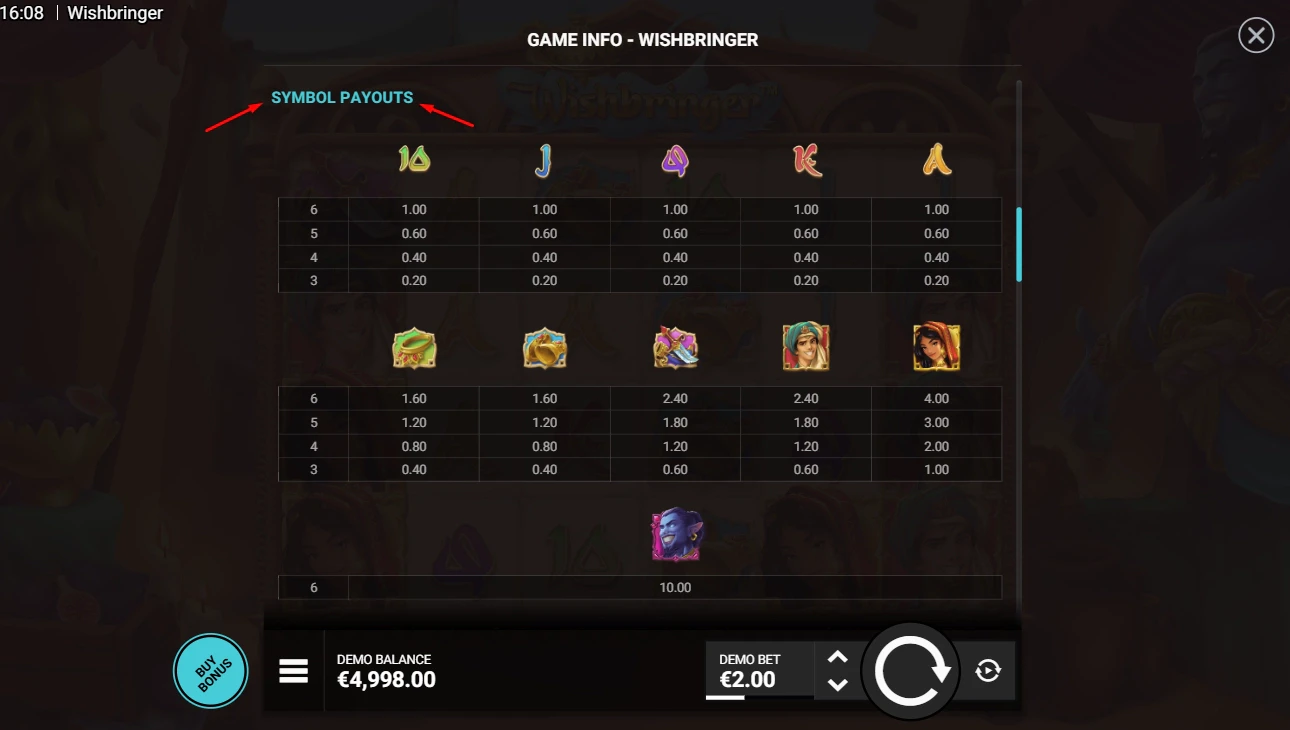Select the golden 10 card symbol
Viewport: 1290px width, 730px height.
[x=413, y=158]
